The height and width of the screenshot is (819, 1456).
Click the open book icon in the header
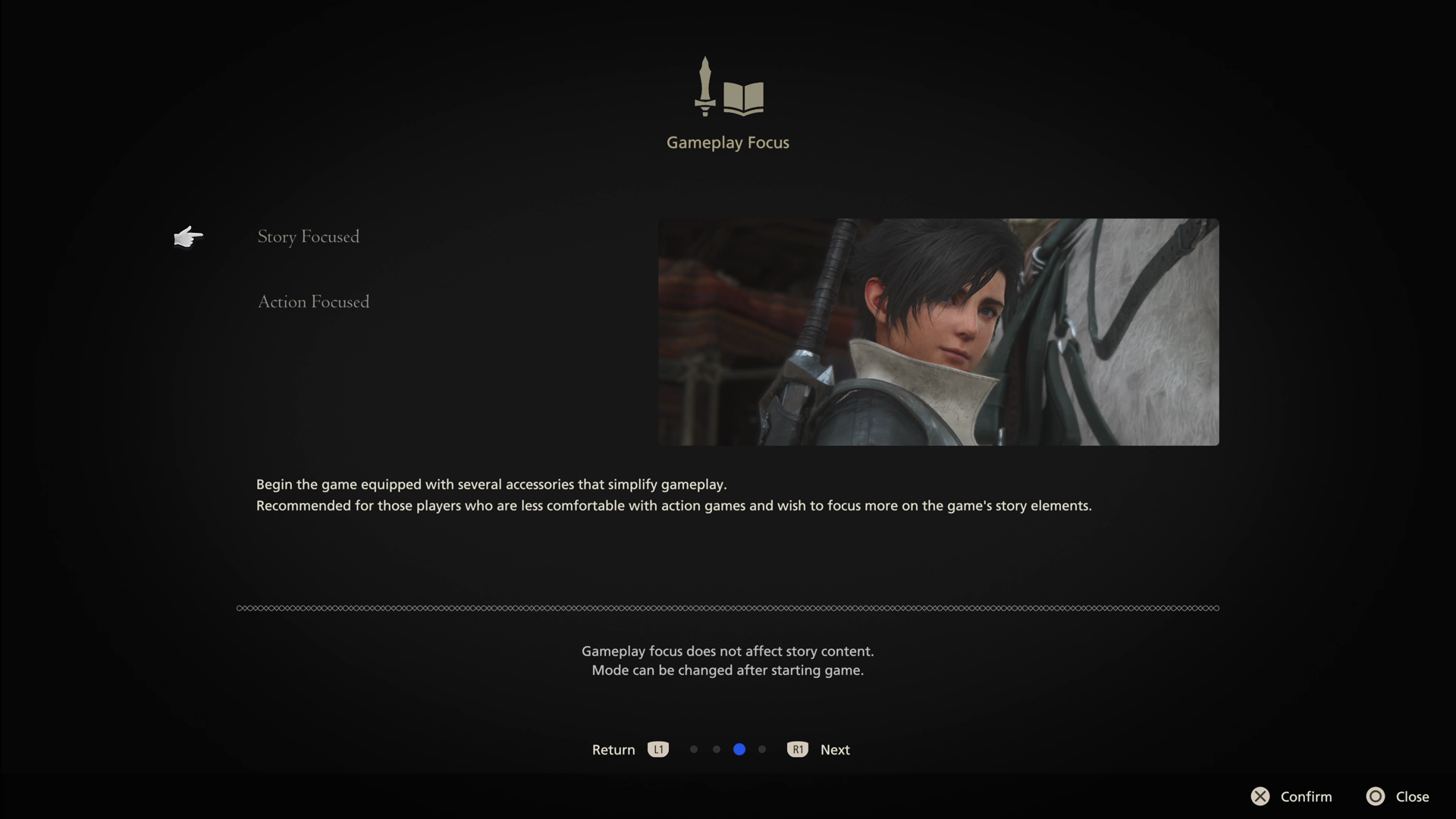pyautogui.click(x=743, y=96)
